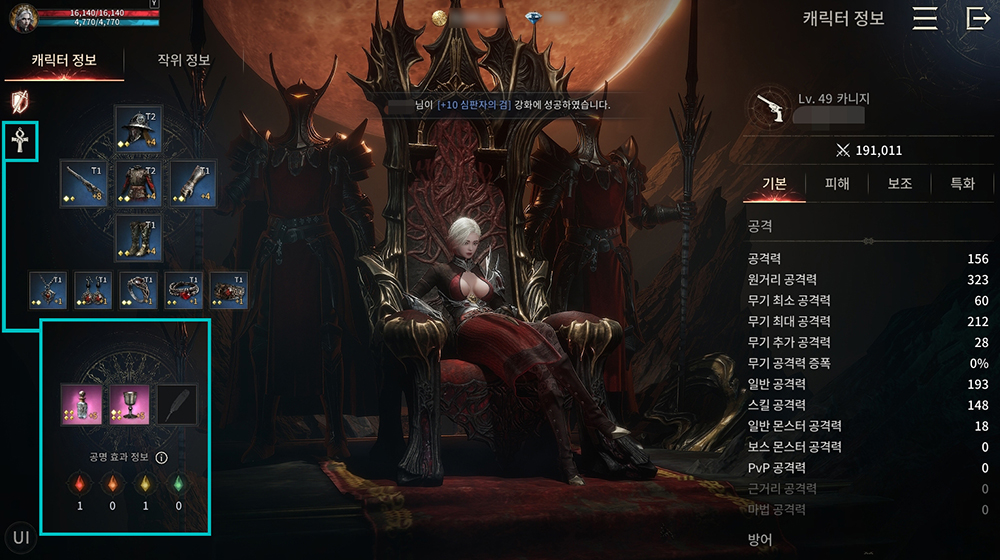1000x560 pixels.
Task: Click the ankh relic icon
Action: coord(20,143)
